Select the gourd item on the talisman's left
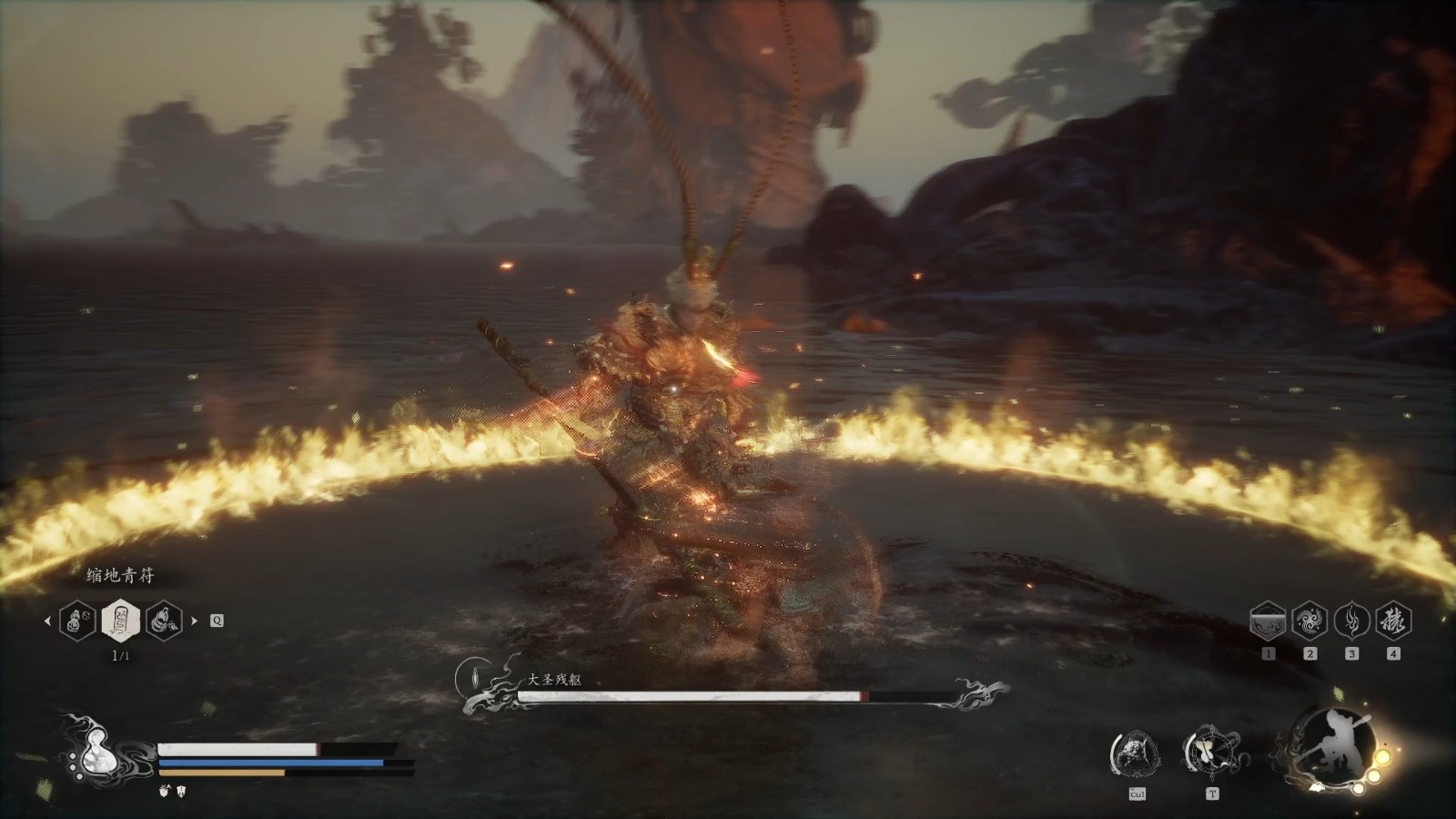Viewport: 1456px width, 819px height. tap(77, 622)
